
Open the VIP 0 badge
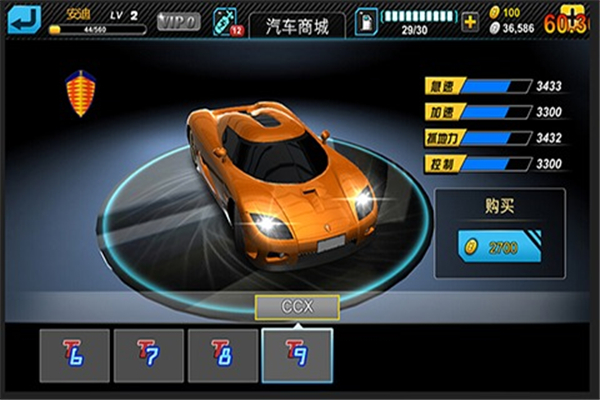pyautogui.click(x=178, y=21)
